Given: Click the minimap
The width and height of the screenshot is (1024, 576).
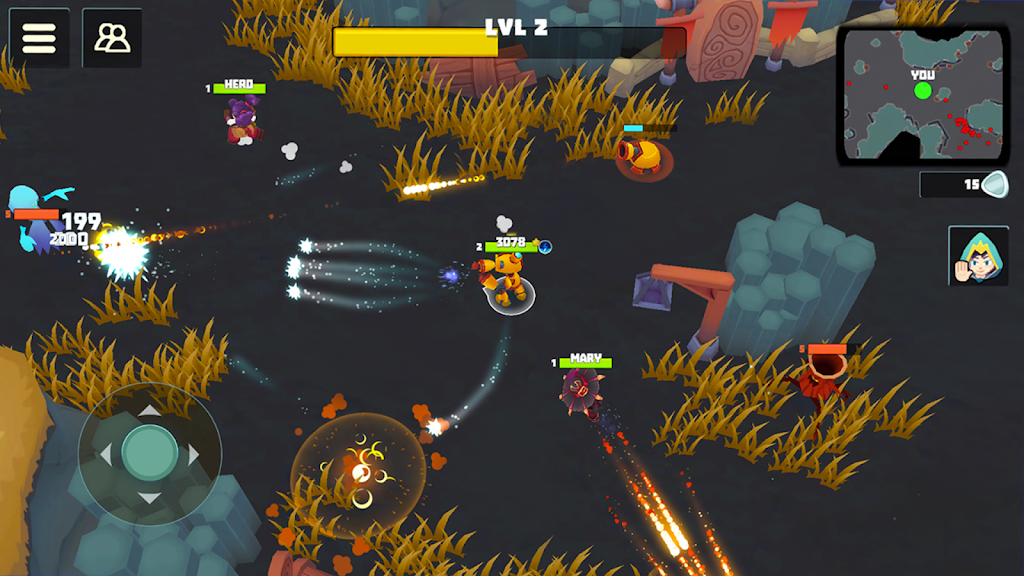Looking at the screenshot, I should [x=922, y=96].
